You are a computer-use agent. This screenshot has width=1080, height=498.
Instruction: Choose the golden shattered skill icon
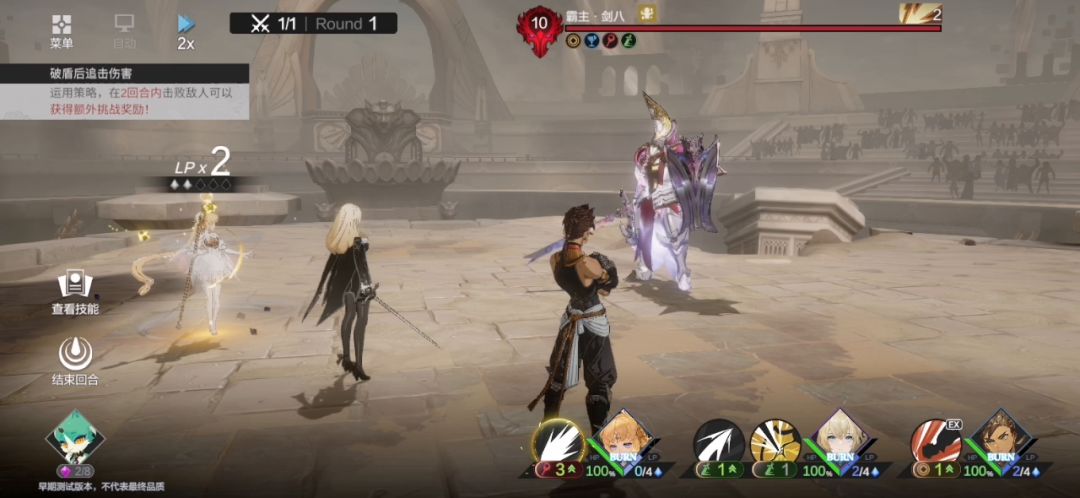(x=776, y=442)
